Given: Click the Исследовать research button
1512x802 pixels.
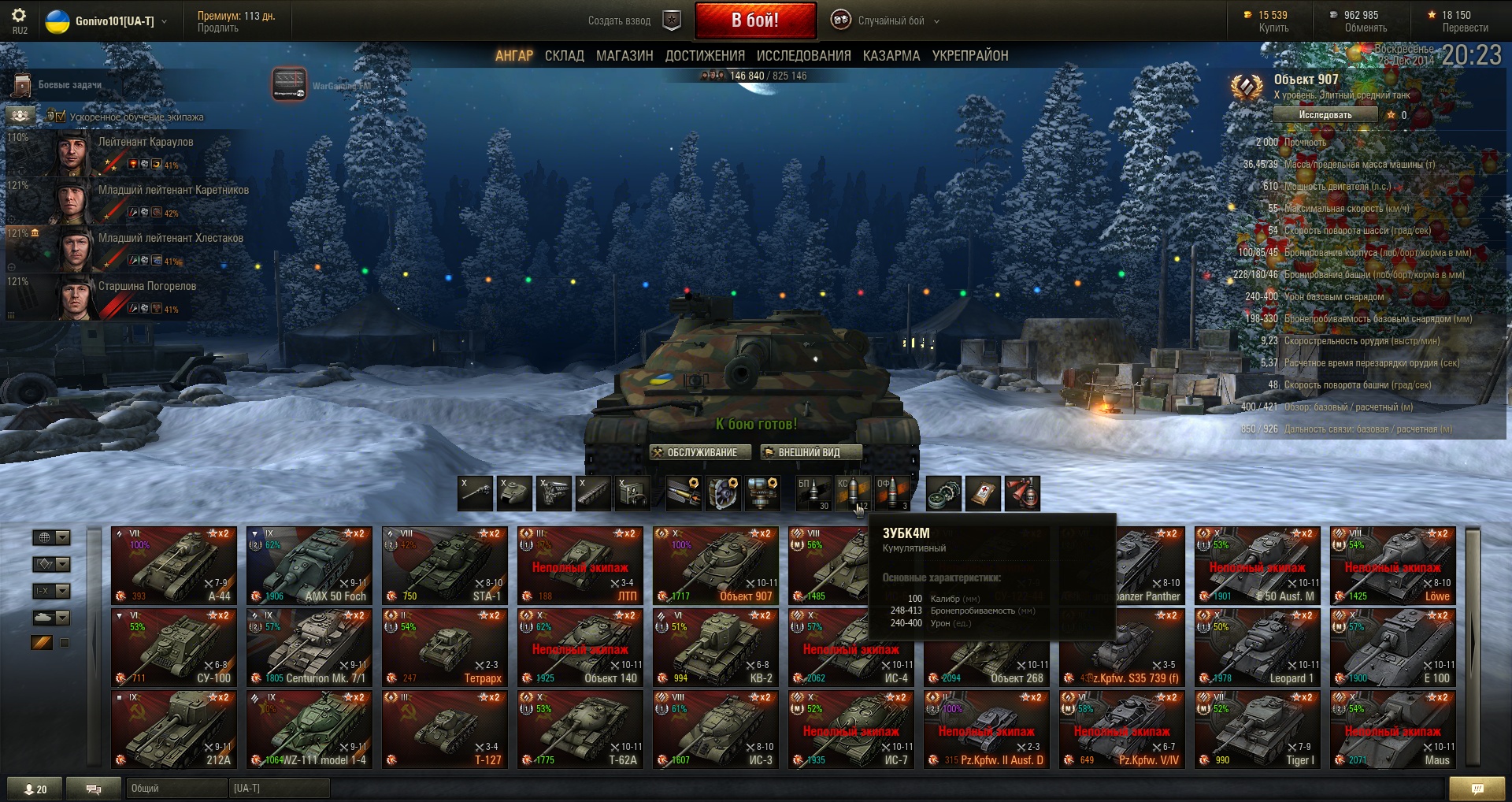Looking at the screenshot, I should 1325,115.
